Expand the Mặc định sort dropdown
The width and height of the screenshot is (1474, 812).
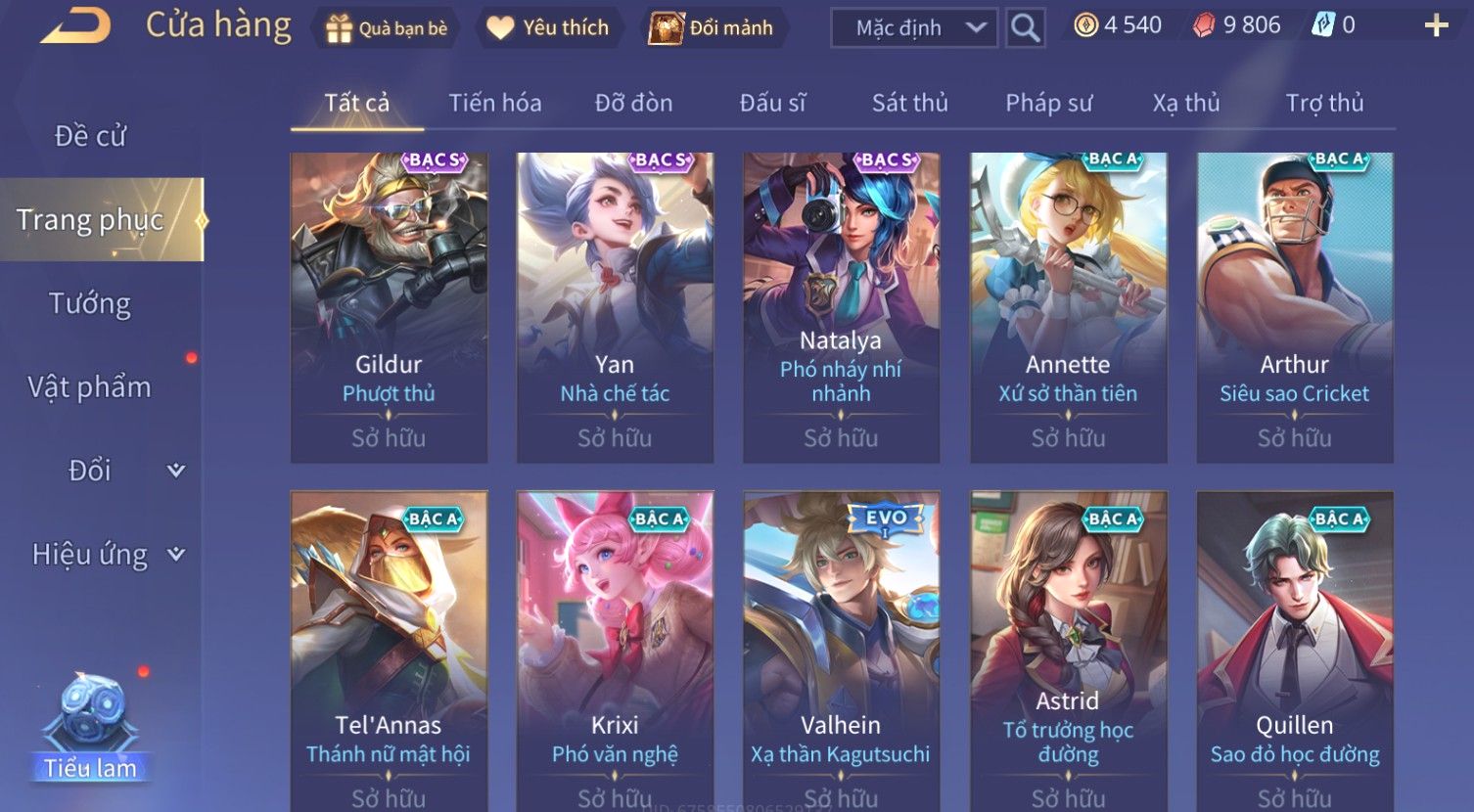point(913,28)
